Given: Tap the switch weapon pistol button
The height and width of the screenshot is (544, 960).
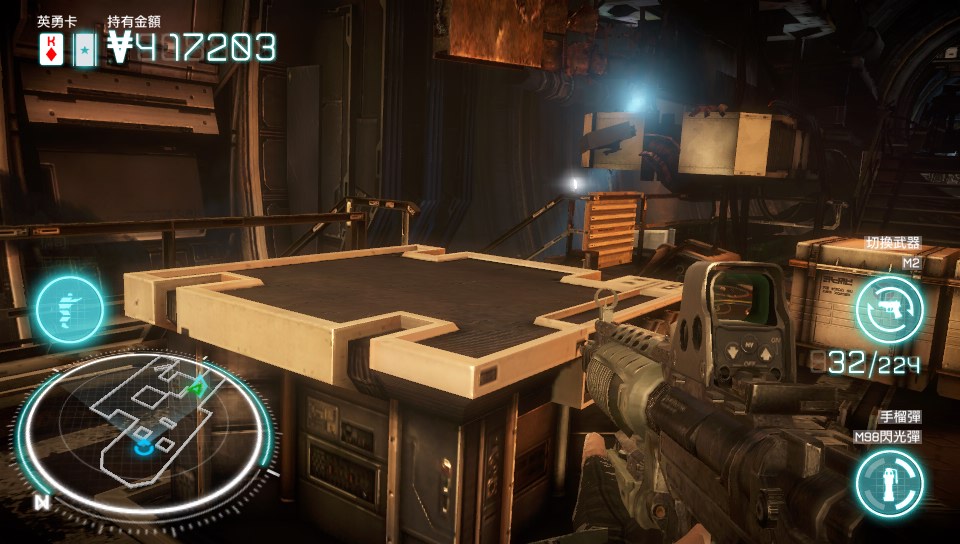Looking at the screenshot, I should [889, 307].
